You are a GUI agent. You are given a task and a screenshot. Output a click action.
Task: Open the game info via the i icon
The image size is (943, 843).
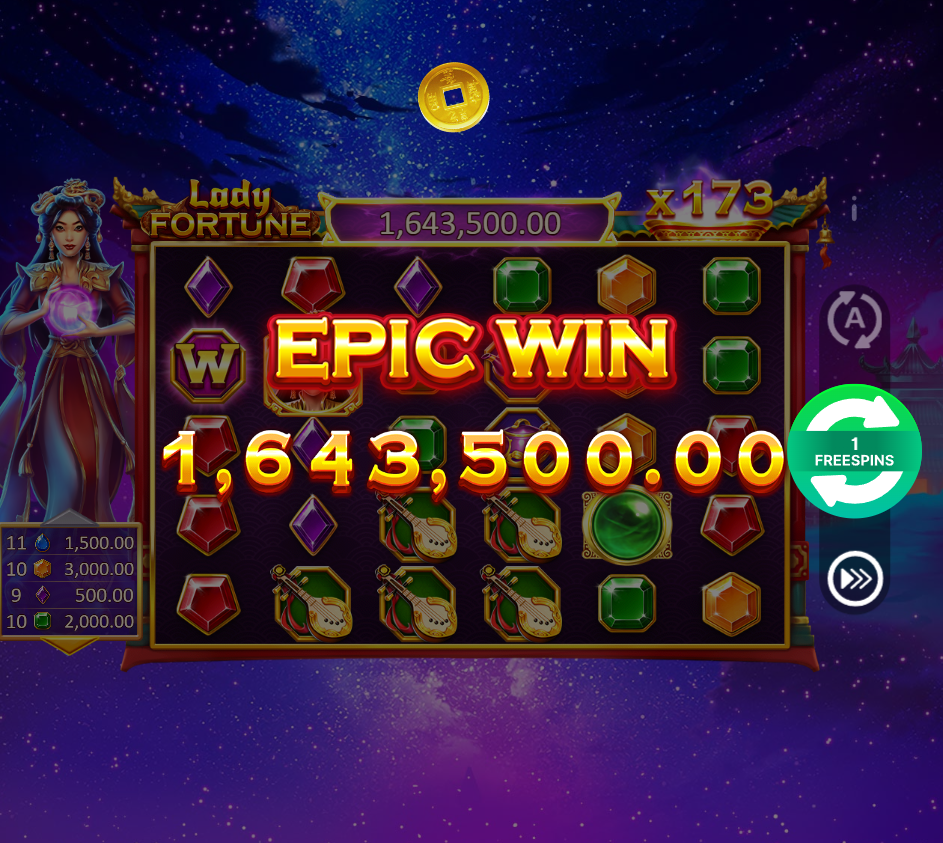pyautogui.click(x=854, y=211)
